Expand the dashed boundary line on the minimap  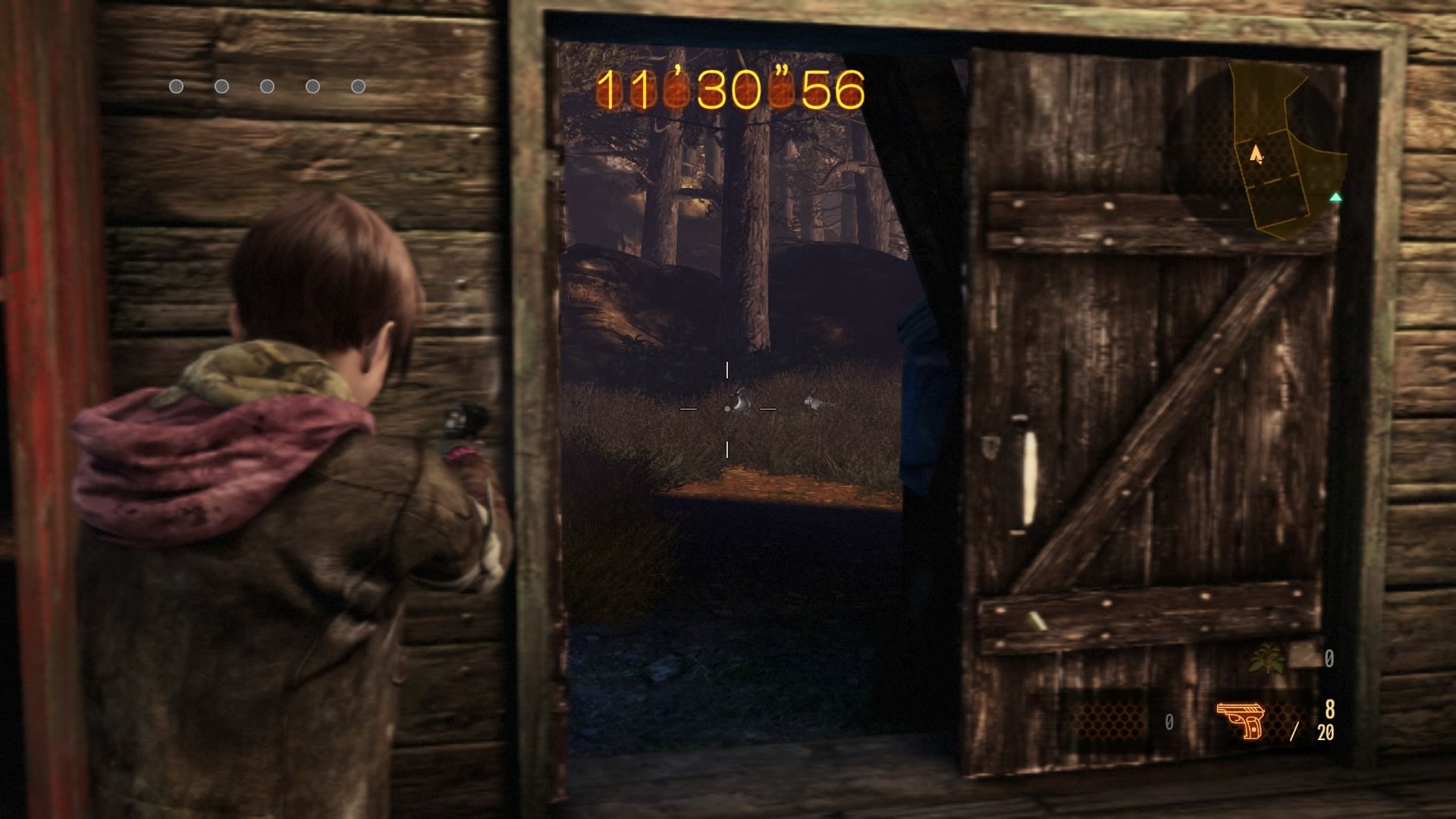click(1269, 180)
